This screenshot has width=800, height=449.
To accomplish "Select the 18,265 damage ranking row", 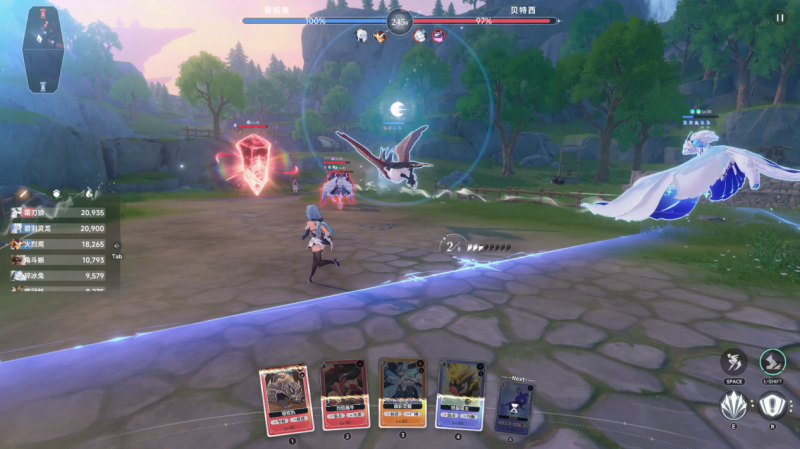I will [58, 244].
